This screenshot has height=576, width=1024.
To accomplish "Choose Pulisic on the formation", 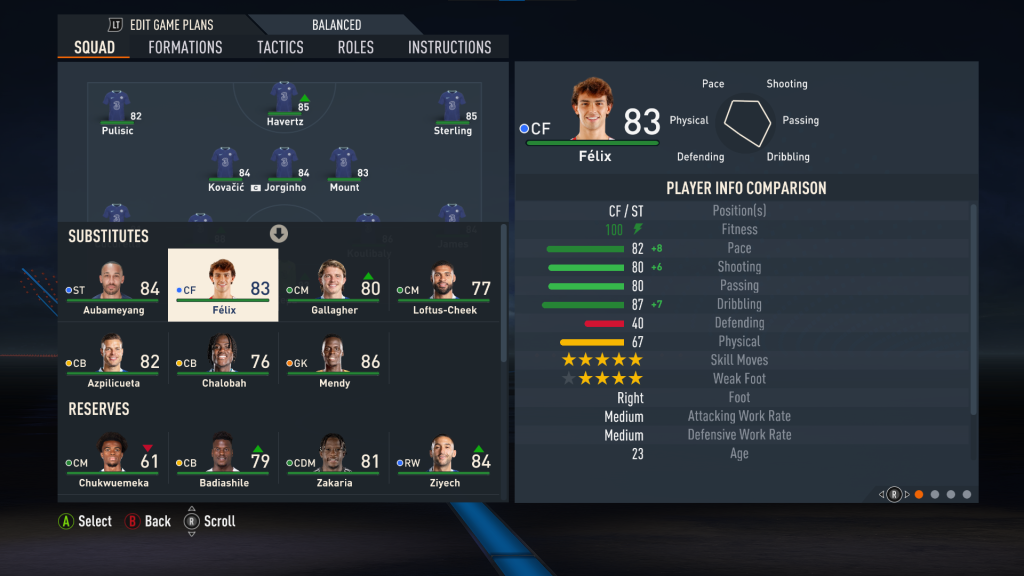I will [x=117, y=112].
